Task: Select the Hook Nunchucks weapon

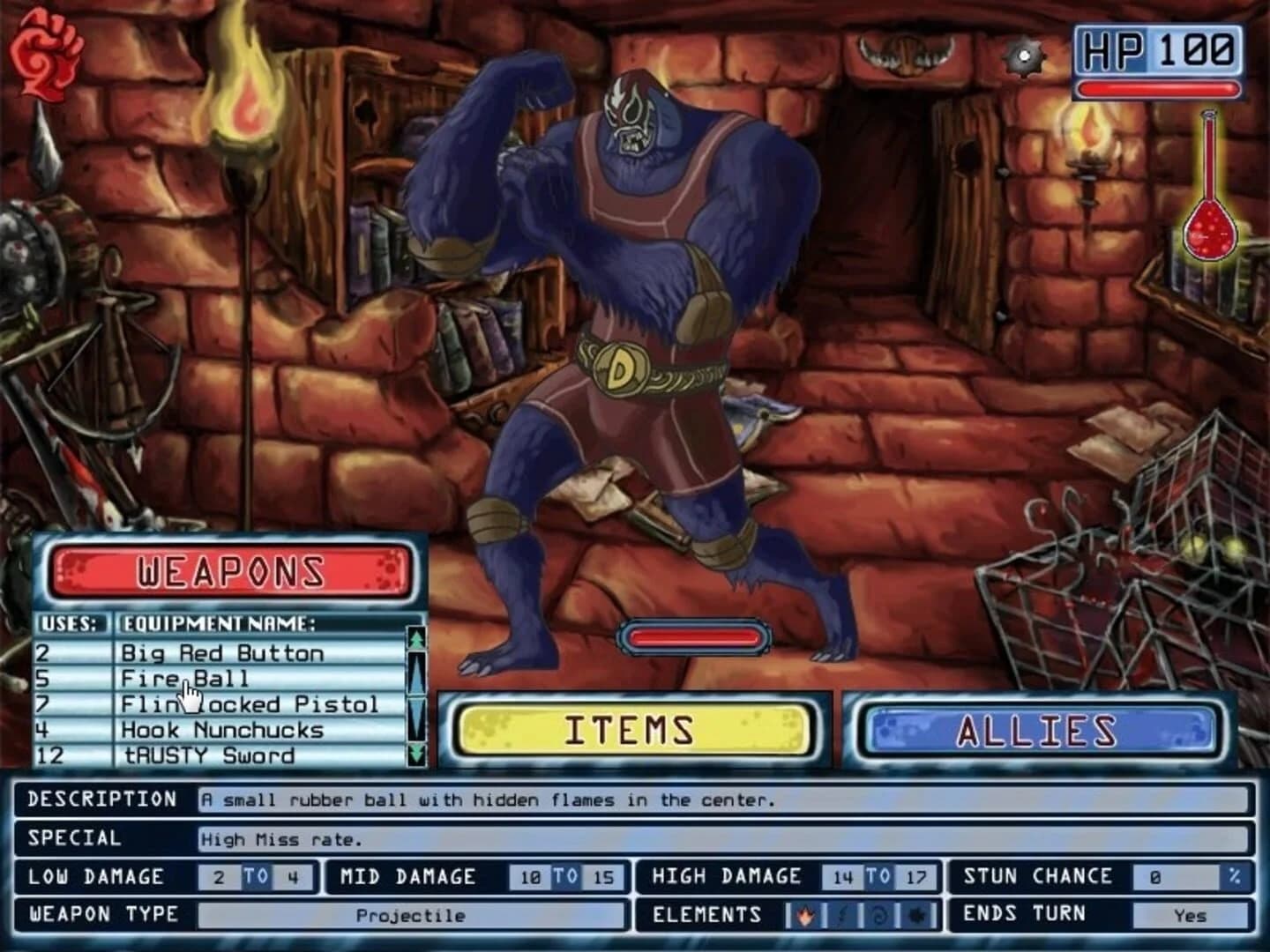Action: click(x=220, y=730)
